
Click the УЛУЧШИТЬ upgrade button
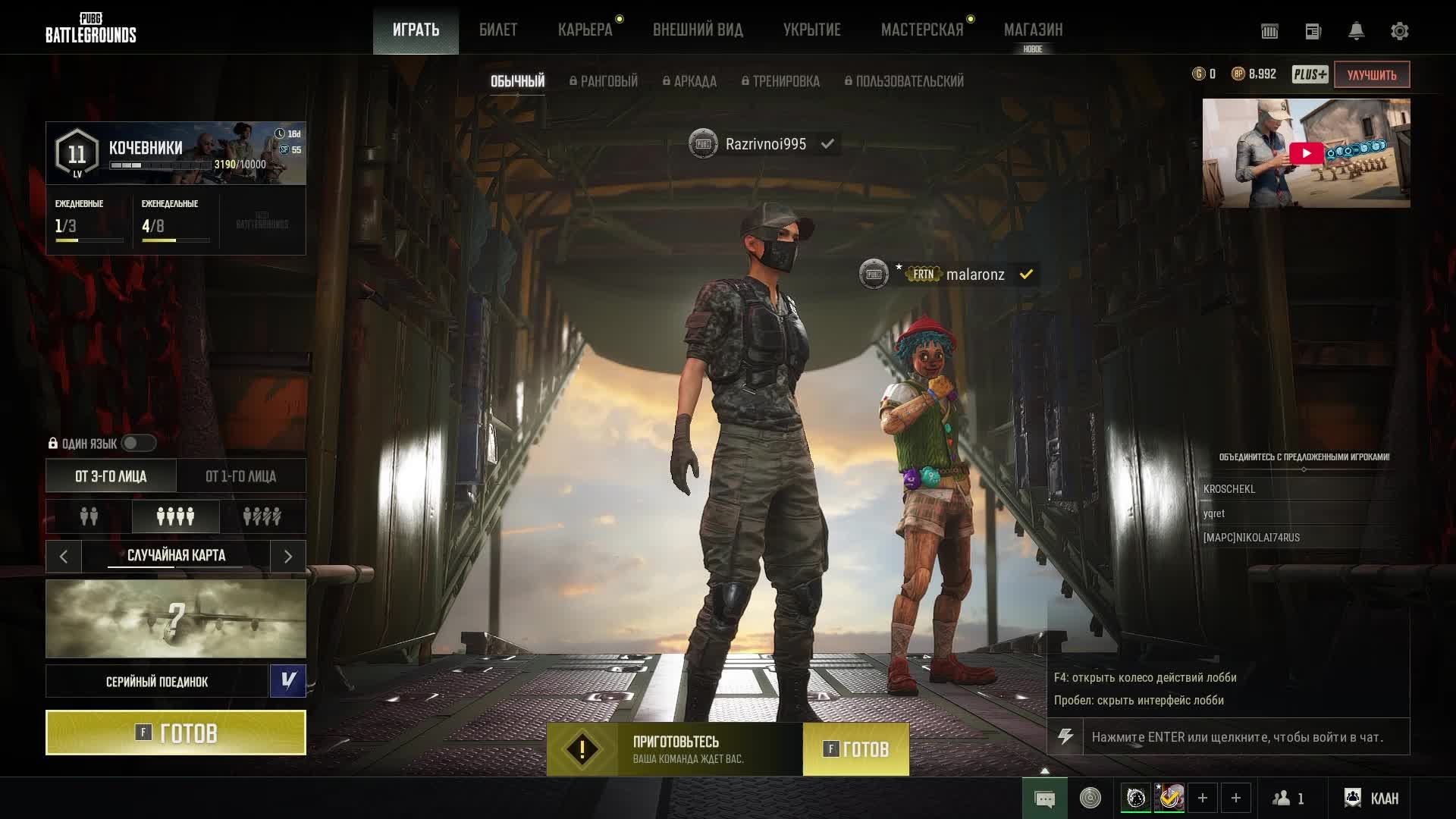(x=1371, y=75)
